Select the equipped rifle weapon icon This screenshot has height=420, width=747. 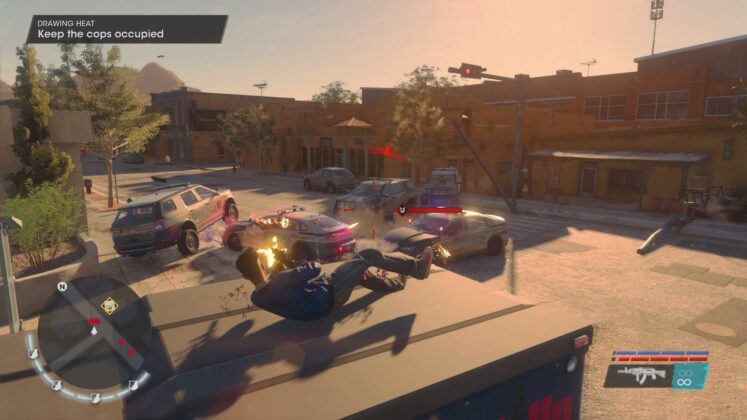point(640,375)
